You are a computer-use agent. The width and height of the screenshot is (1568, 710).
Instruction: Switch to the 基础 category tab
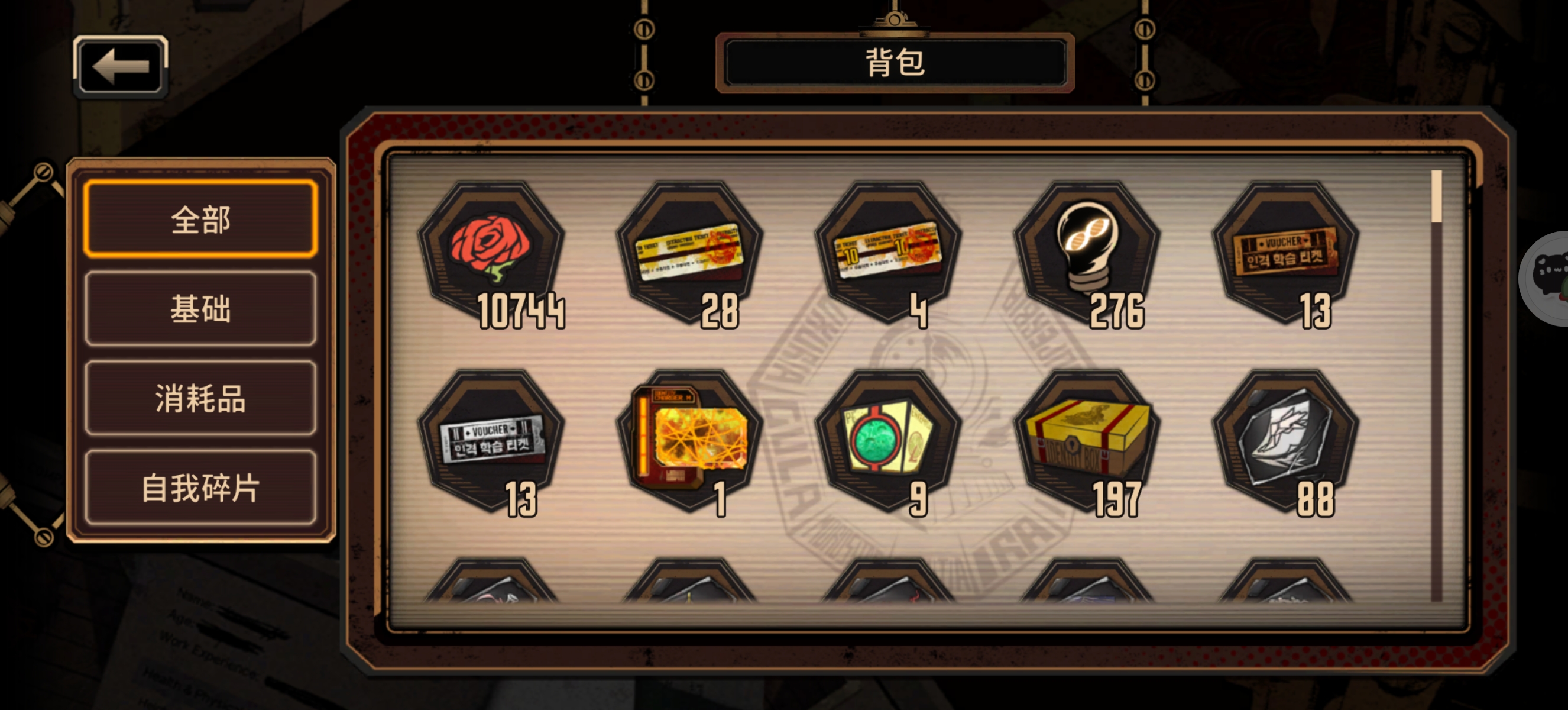[201, 312]
